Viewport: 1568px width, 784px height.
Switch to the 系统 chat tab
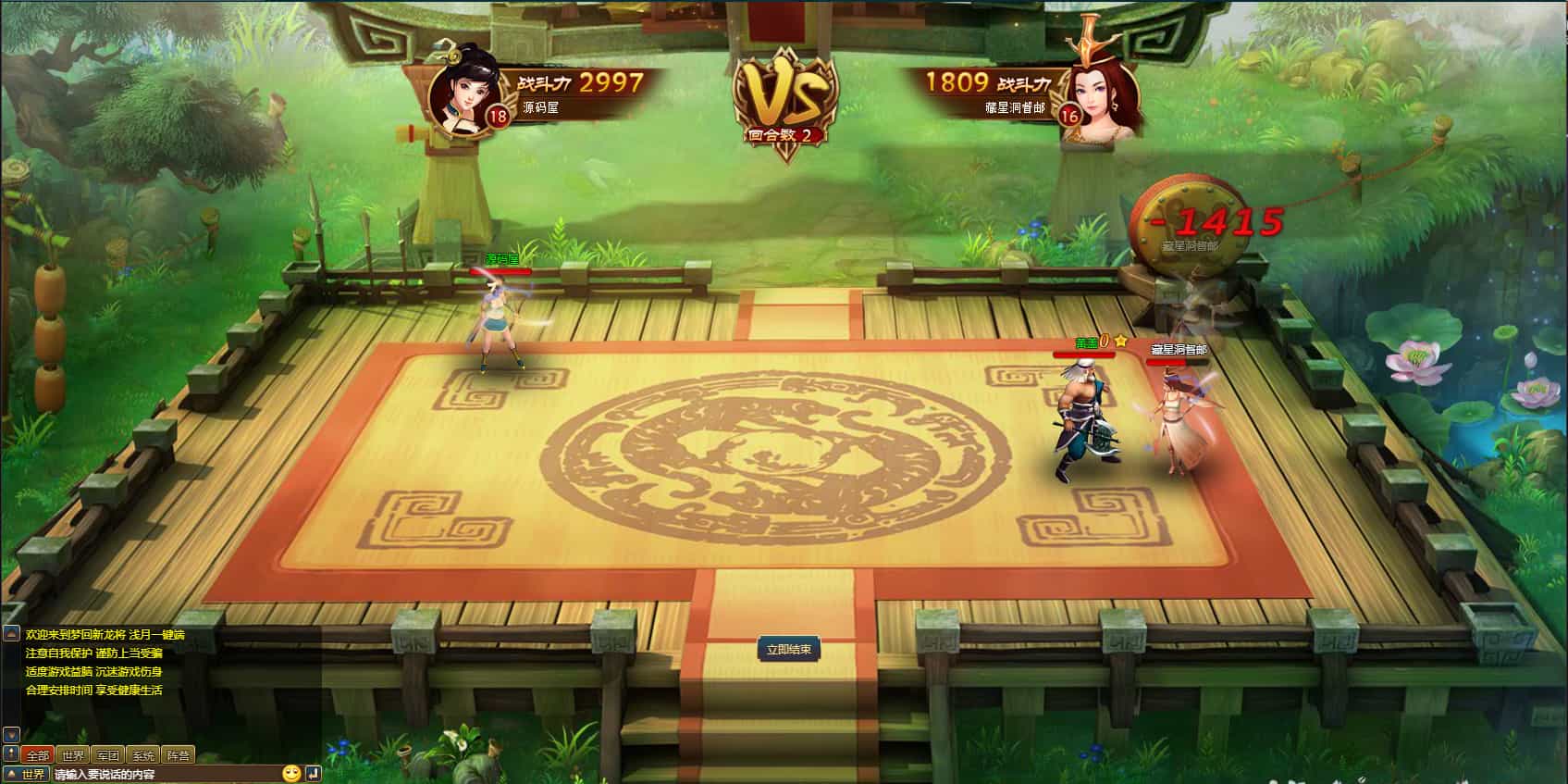tap(144, 754)
